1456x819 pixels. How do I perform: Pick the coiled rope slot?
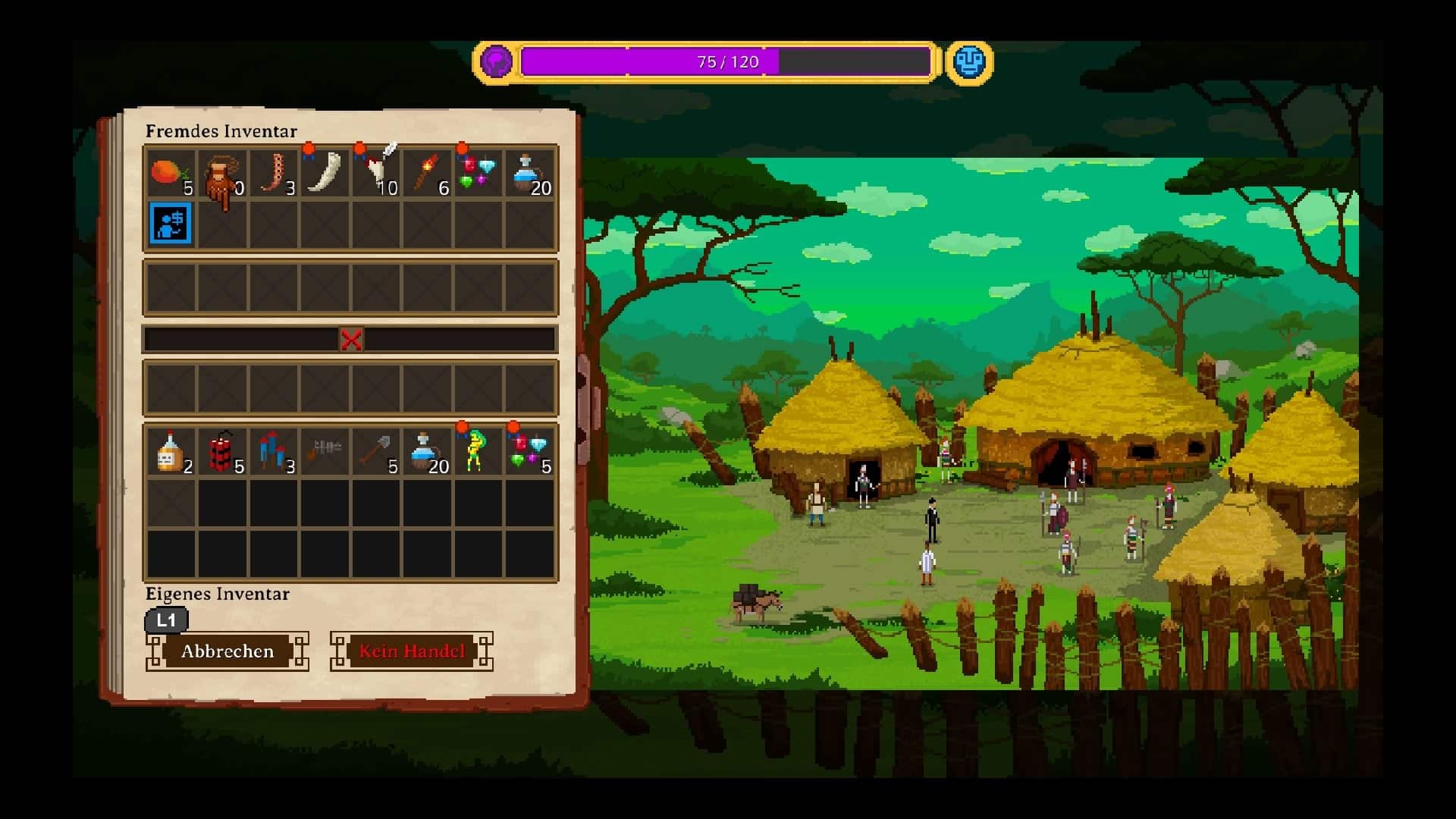(221, 174)
